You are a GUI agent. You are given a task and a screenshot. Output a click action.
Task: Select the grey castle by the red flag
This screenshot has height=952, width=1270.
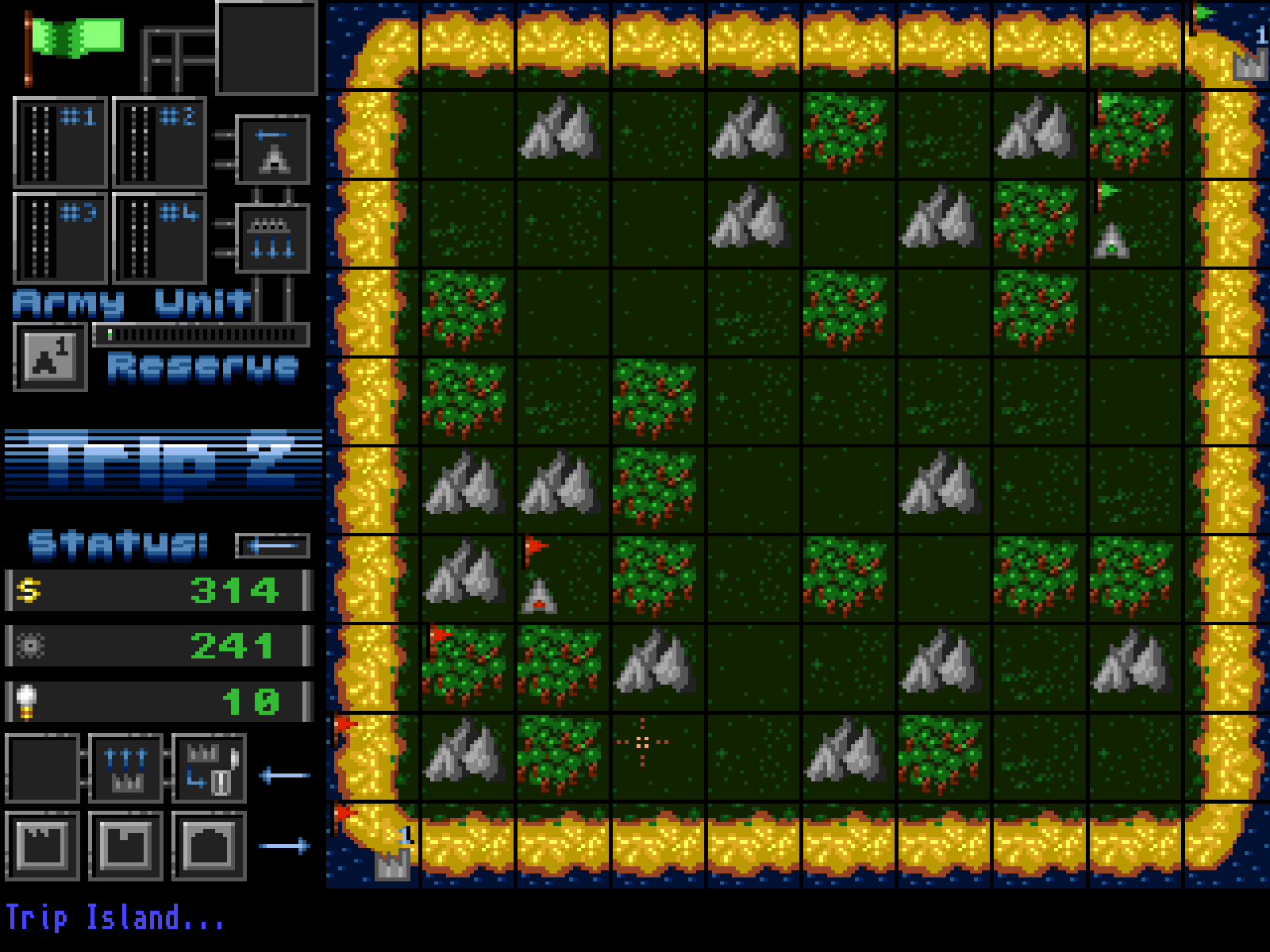point(393,863)
